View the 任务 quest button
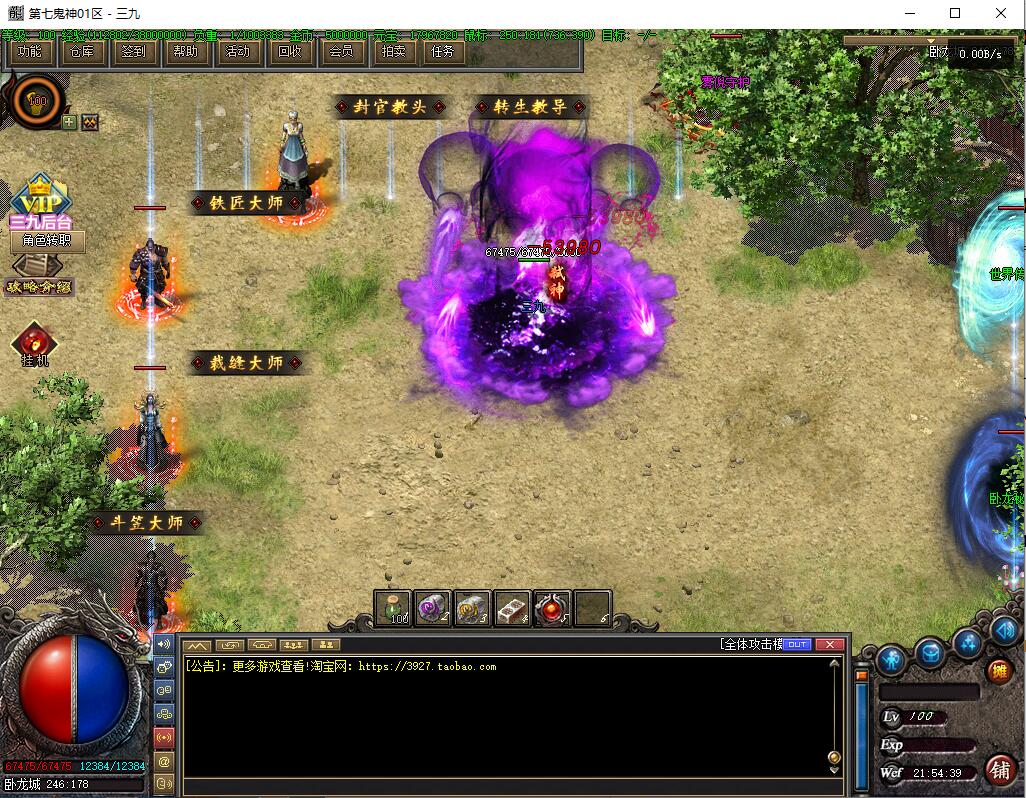The image size is (1026, 798). [442, 52]
